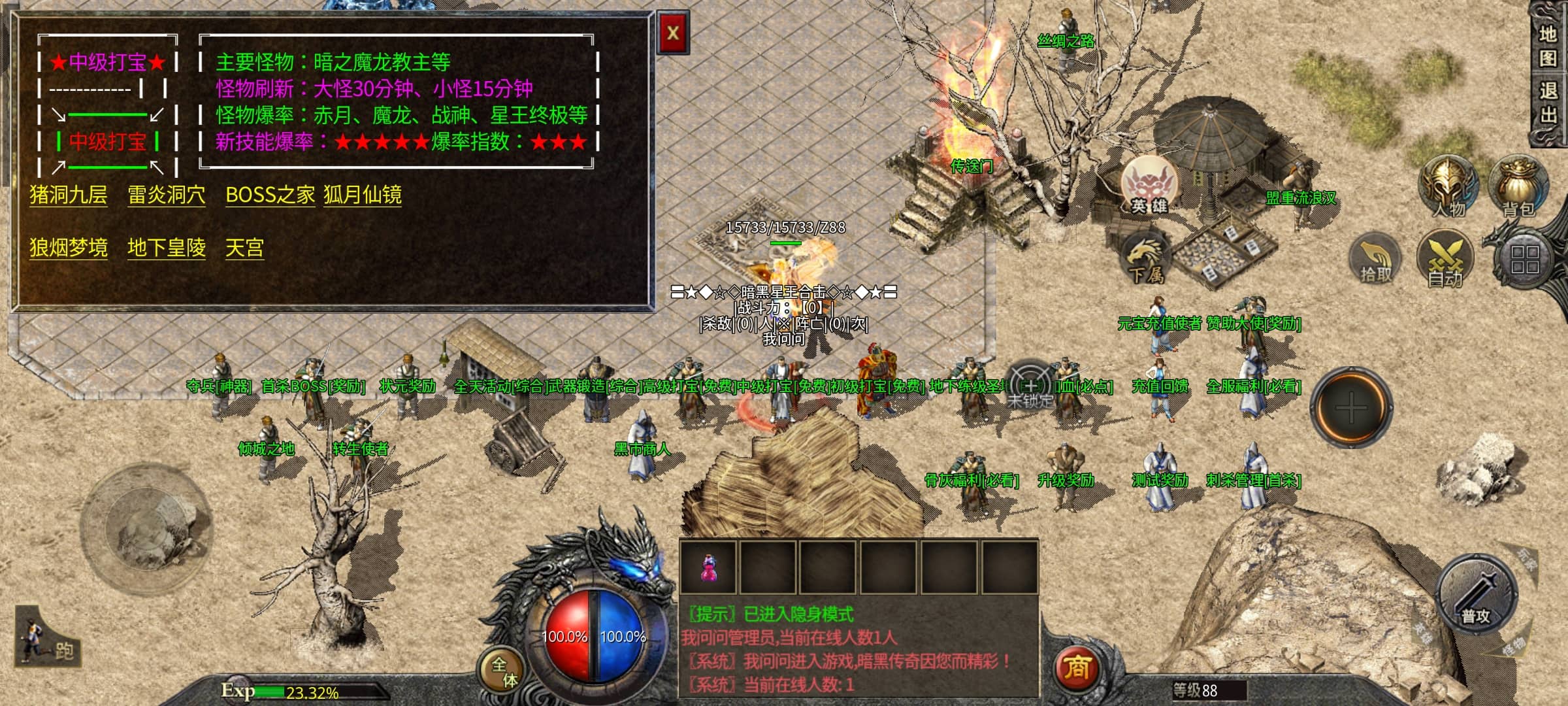
Task: Open the 英雄 hero icon
Action: coord(1149,186)
